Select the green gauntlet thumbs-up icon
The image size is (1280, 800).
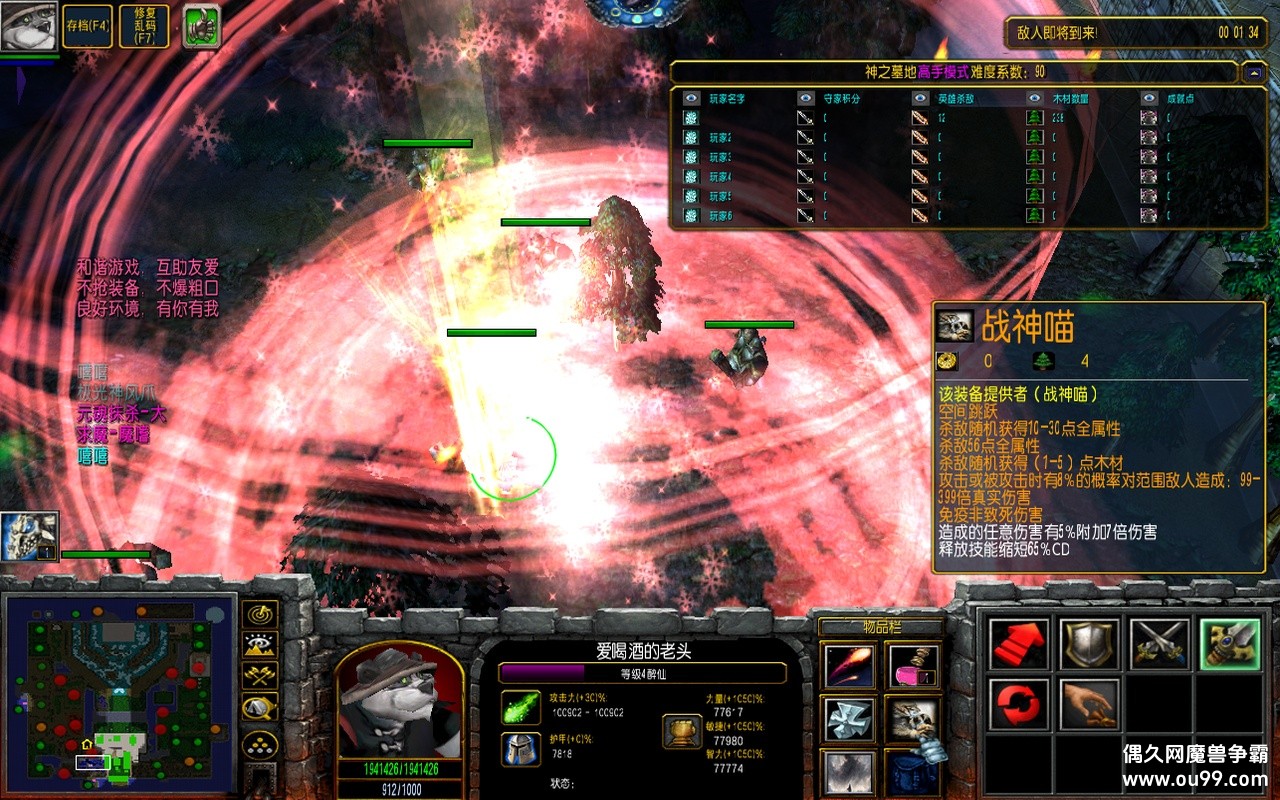point(202,26)
